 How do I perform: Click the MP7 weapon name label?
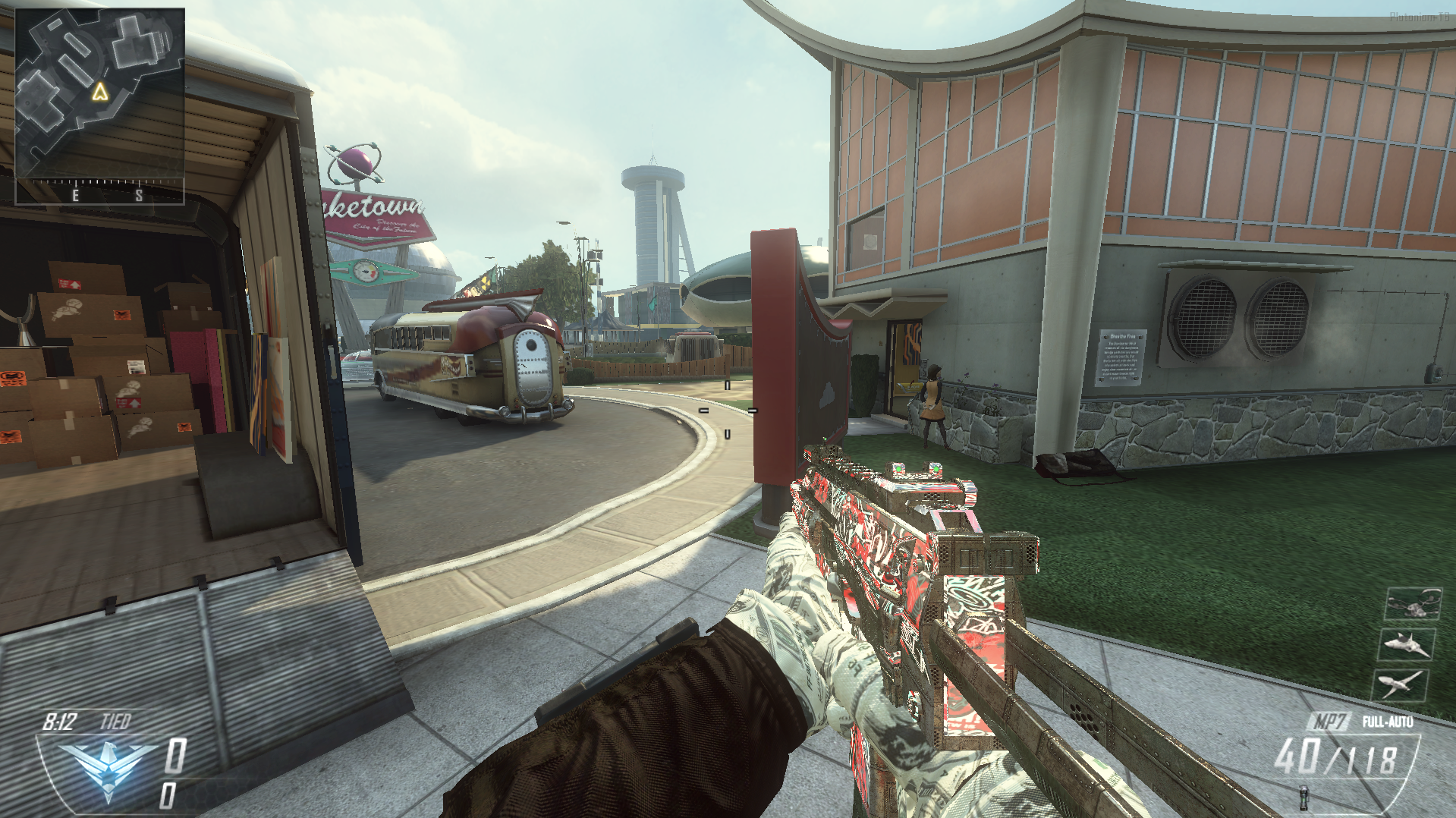click(x=1329, y=721)
